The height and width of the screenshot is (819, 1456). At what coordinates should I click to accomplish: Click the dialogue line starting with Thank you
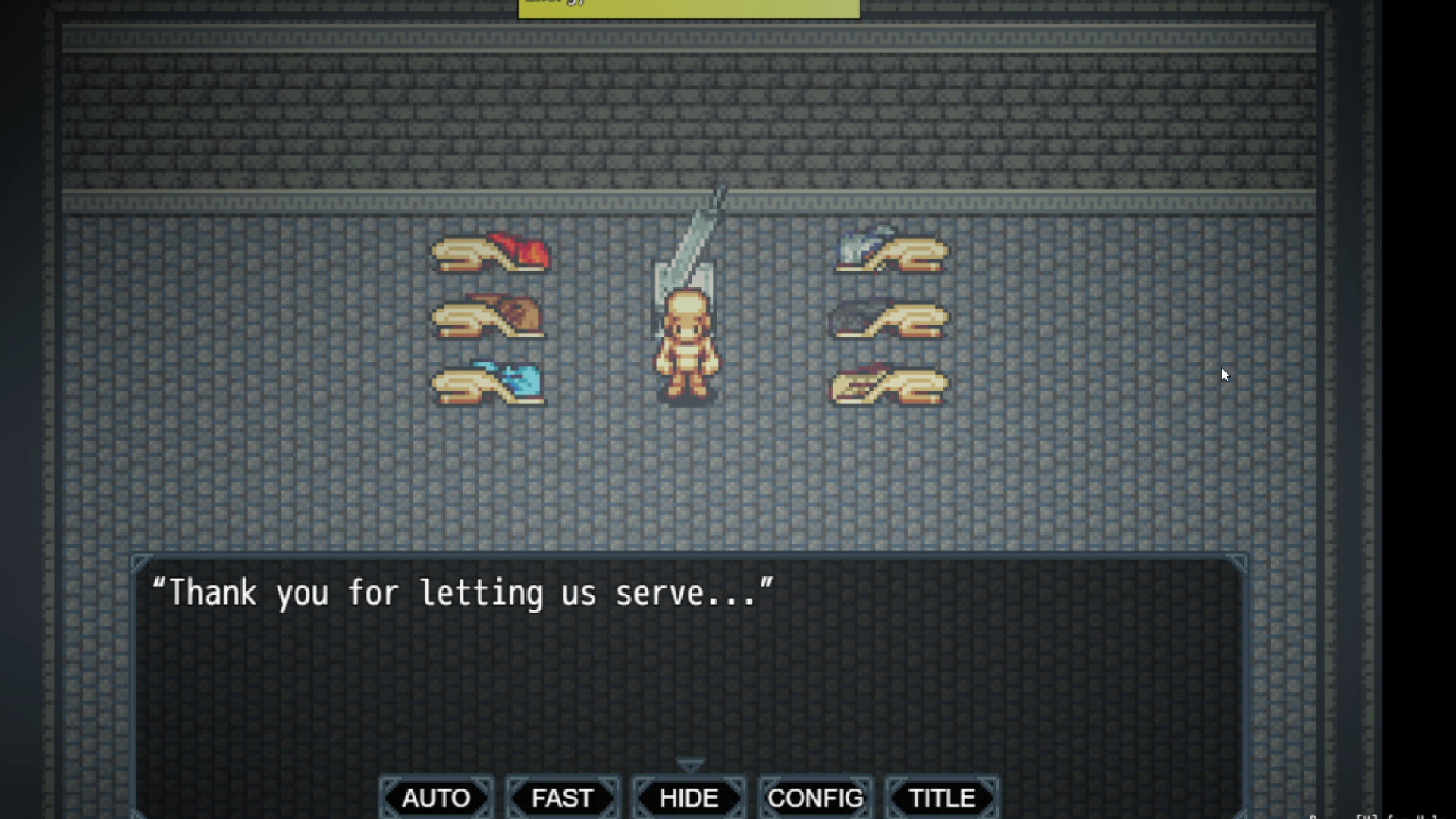[x=463, y=593]
